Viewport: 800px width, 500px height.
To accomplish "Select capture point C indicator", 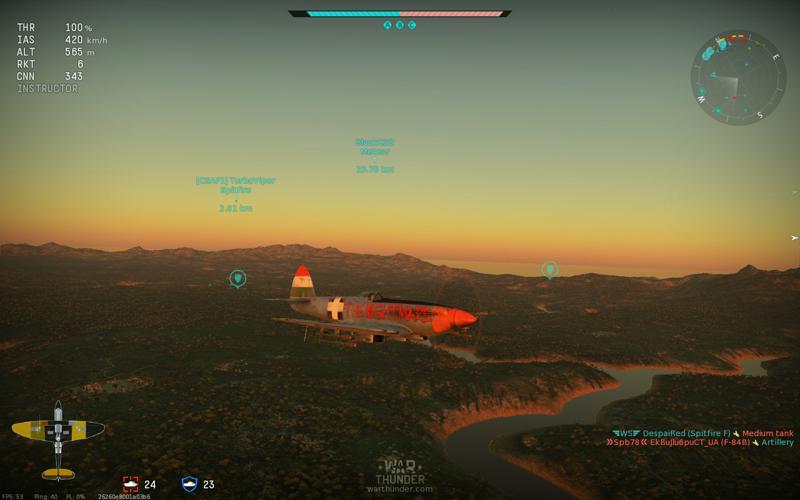I will point(411,25).
